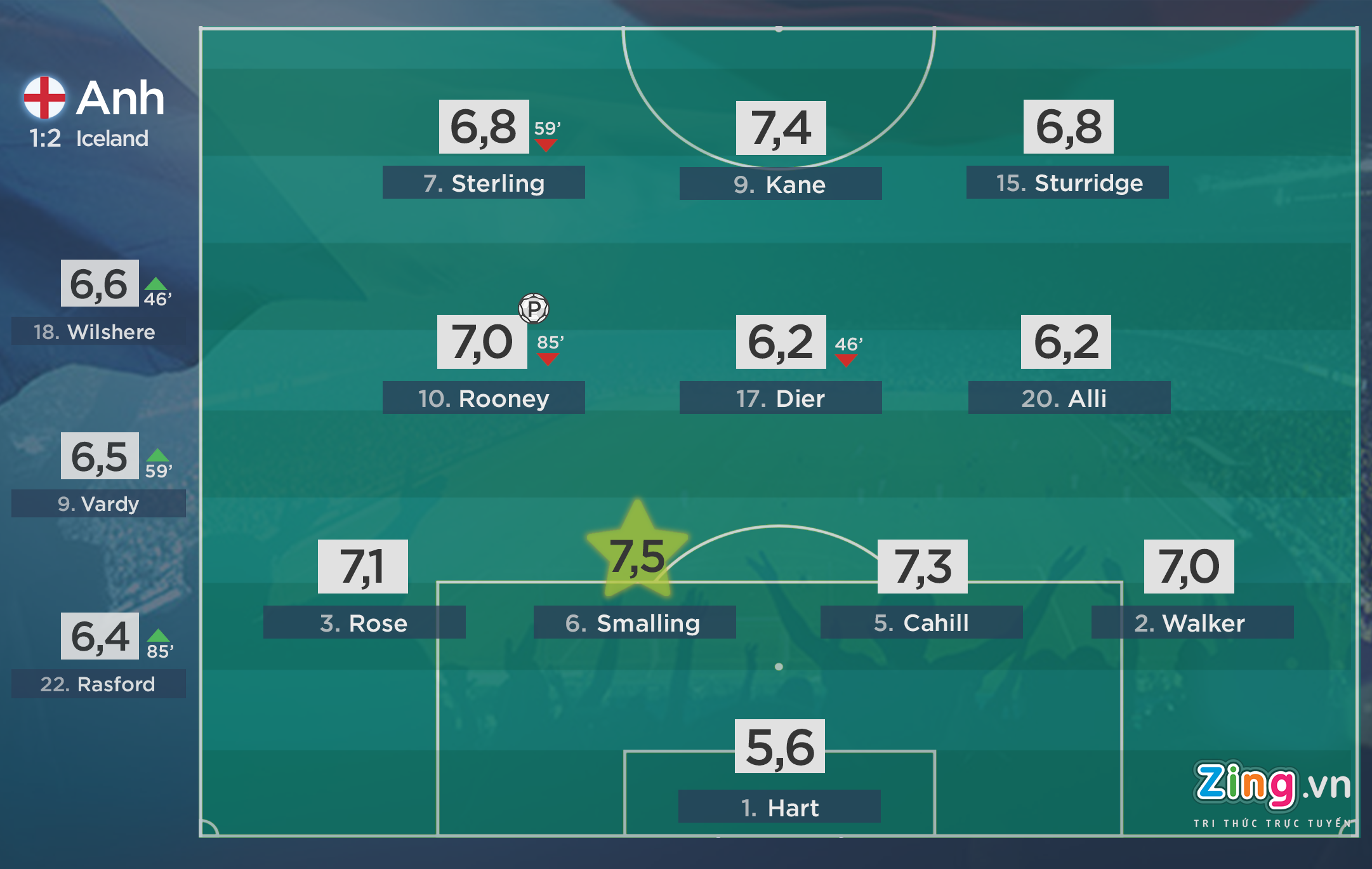Choose the Walker player label
This screenshot has width=1372, height=869.
click(x=1192, y=623)
